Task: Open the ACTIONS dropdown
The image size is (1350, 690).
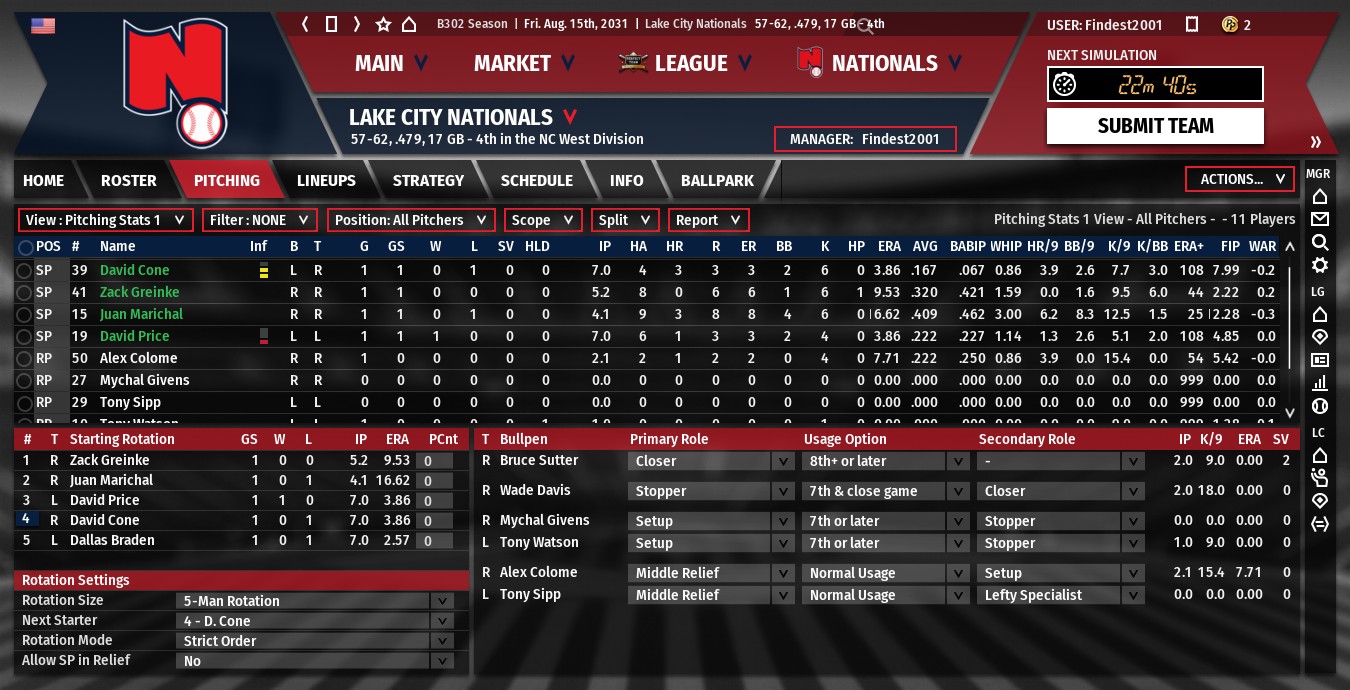Action: click(1239, 180)
